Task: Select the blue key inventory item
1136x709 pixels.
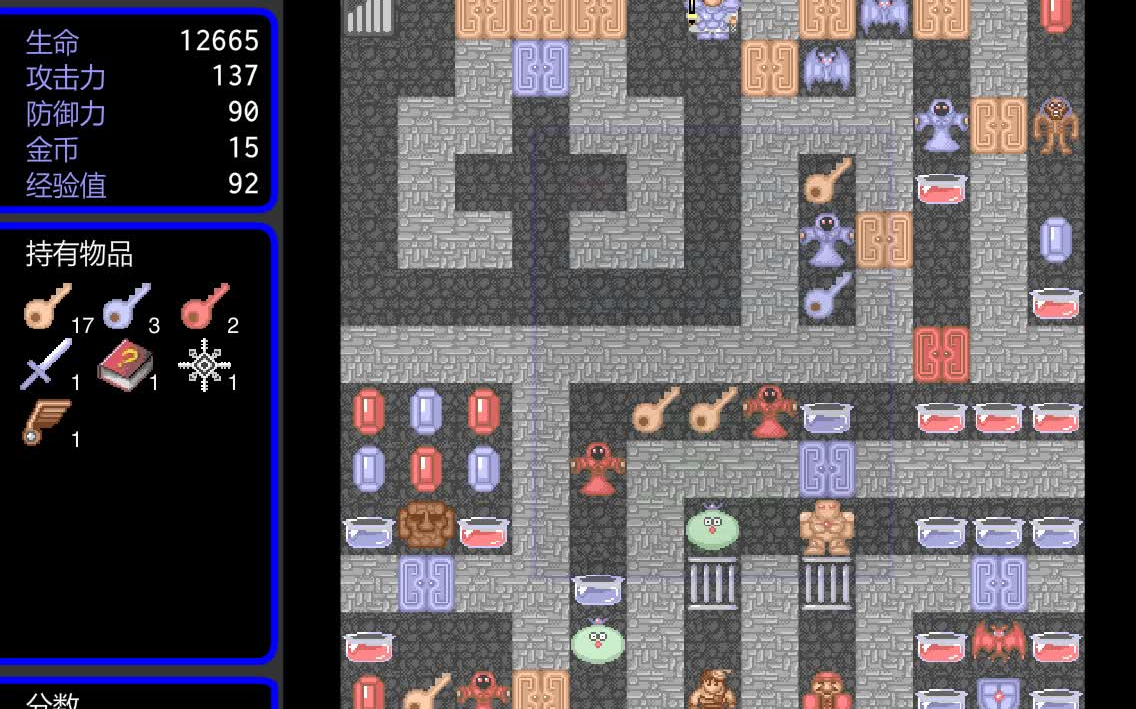Action: pyautogui.click(x=125, y=306)
